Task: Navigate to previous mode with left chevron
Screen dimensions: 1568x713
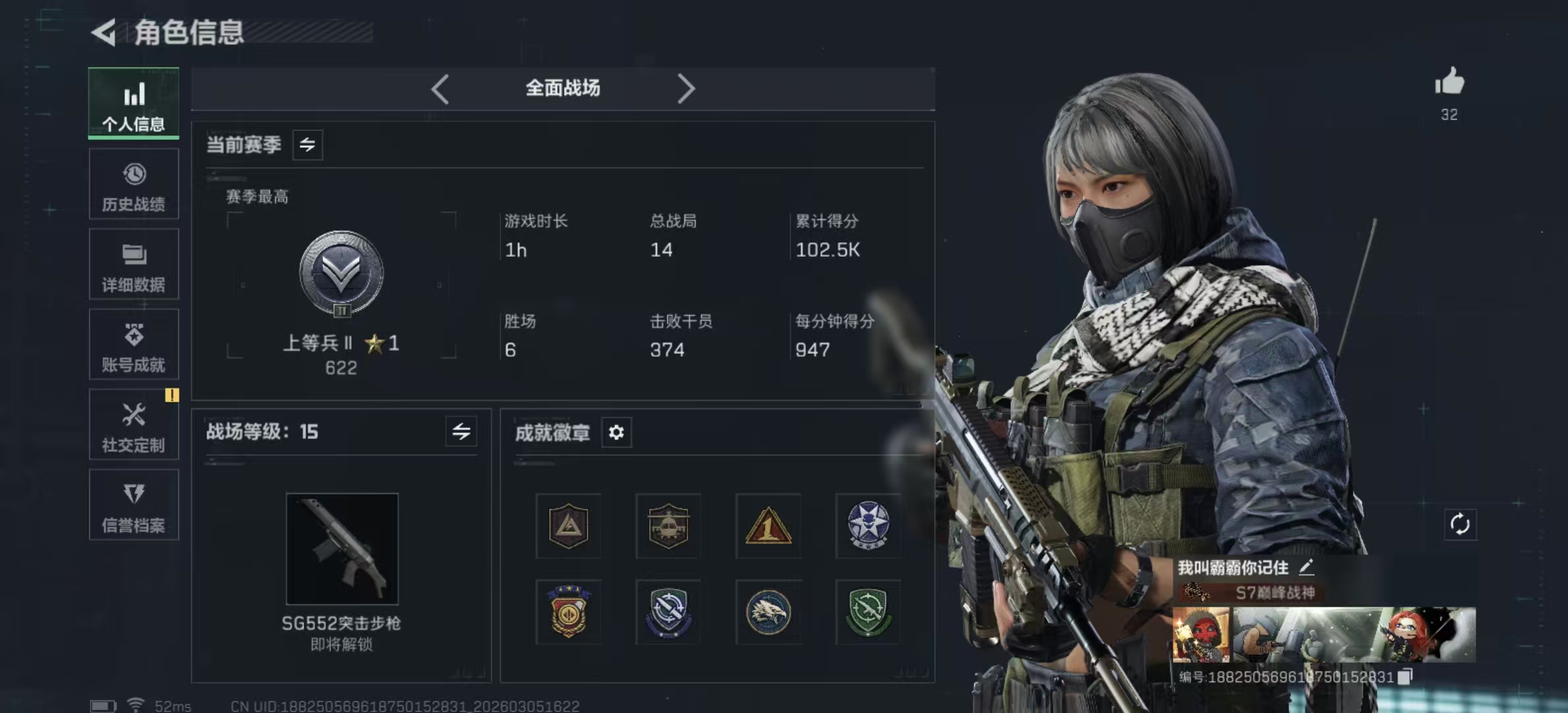Action: [440, 88]
